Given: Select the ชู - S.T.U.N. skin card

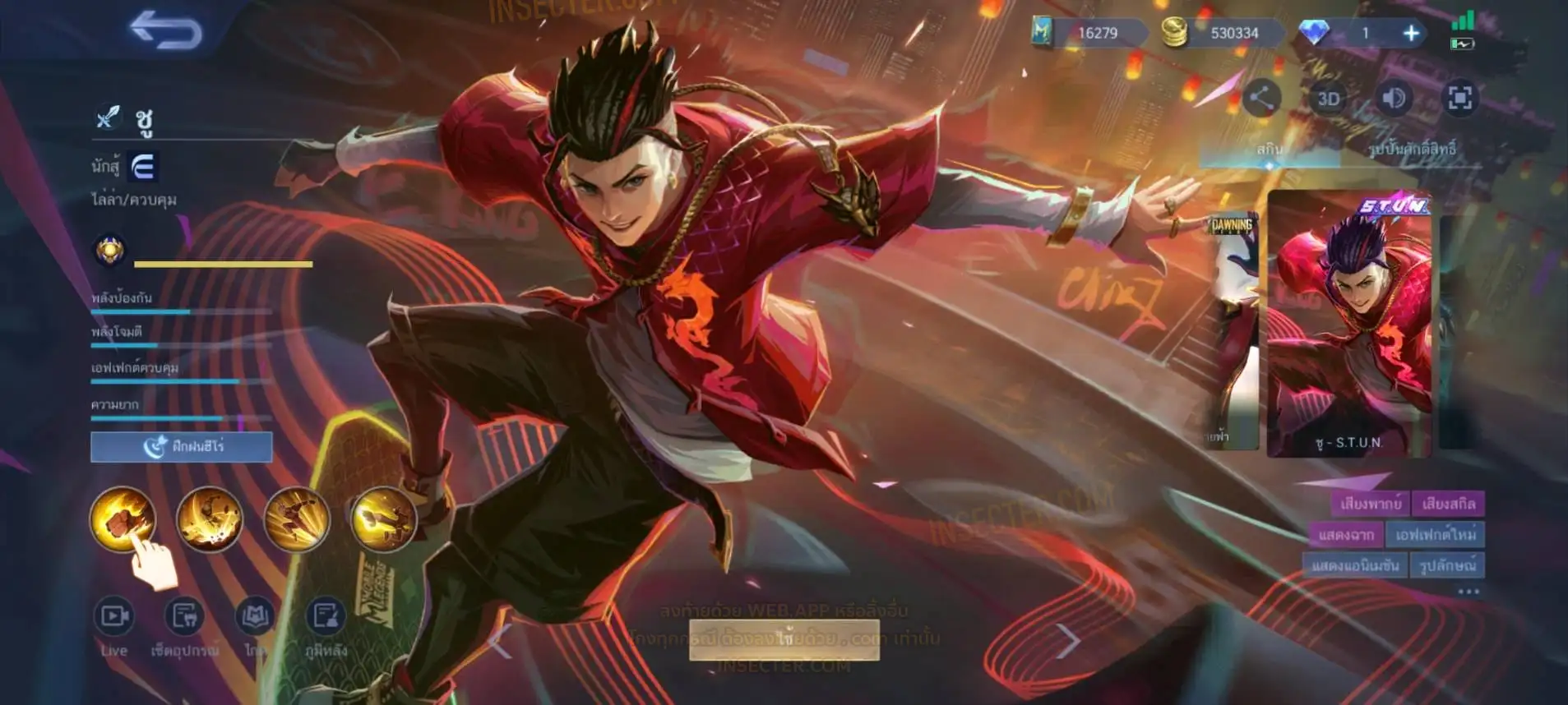Looking at the screenshot, I should point(1348,325).
